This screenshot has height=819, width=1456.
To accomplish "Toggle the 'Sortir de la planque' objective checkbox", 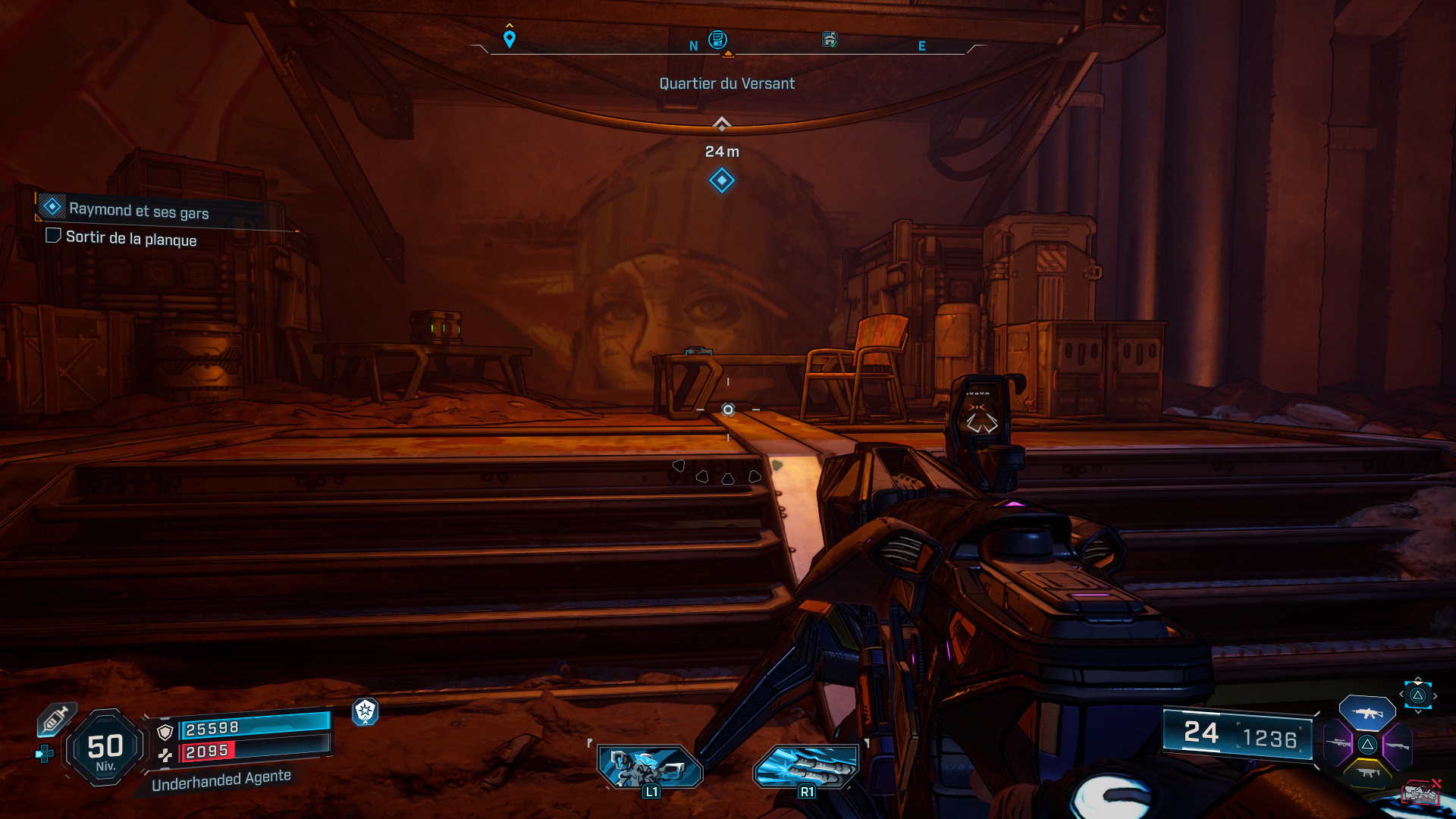I will pos(53,236).
